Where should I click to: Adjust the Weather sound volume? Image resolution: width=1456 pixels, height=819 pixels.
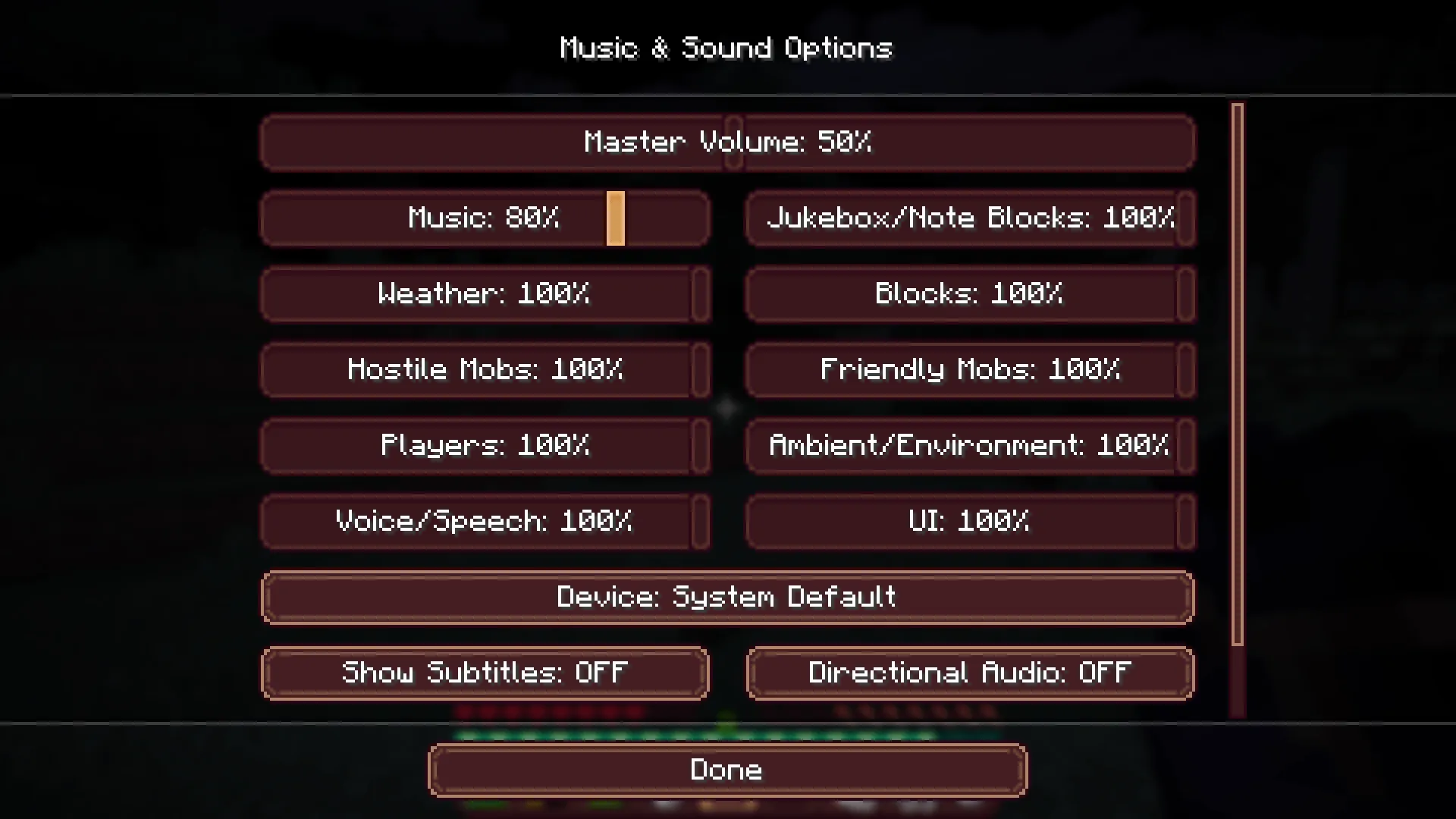point(485,294)
